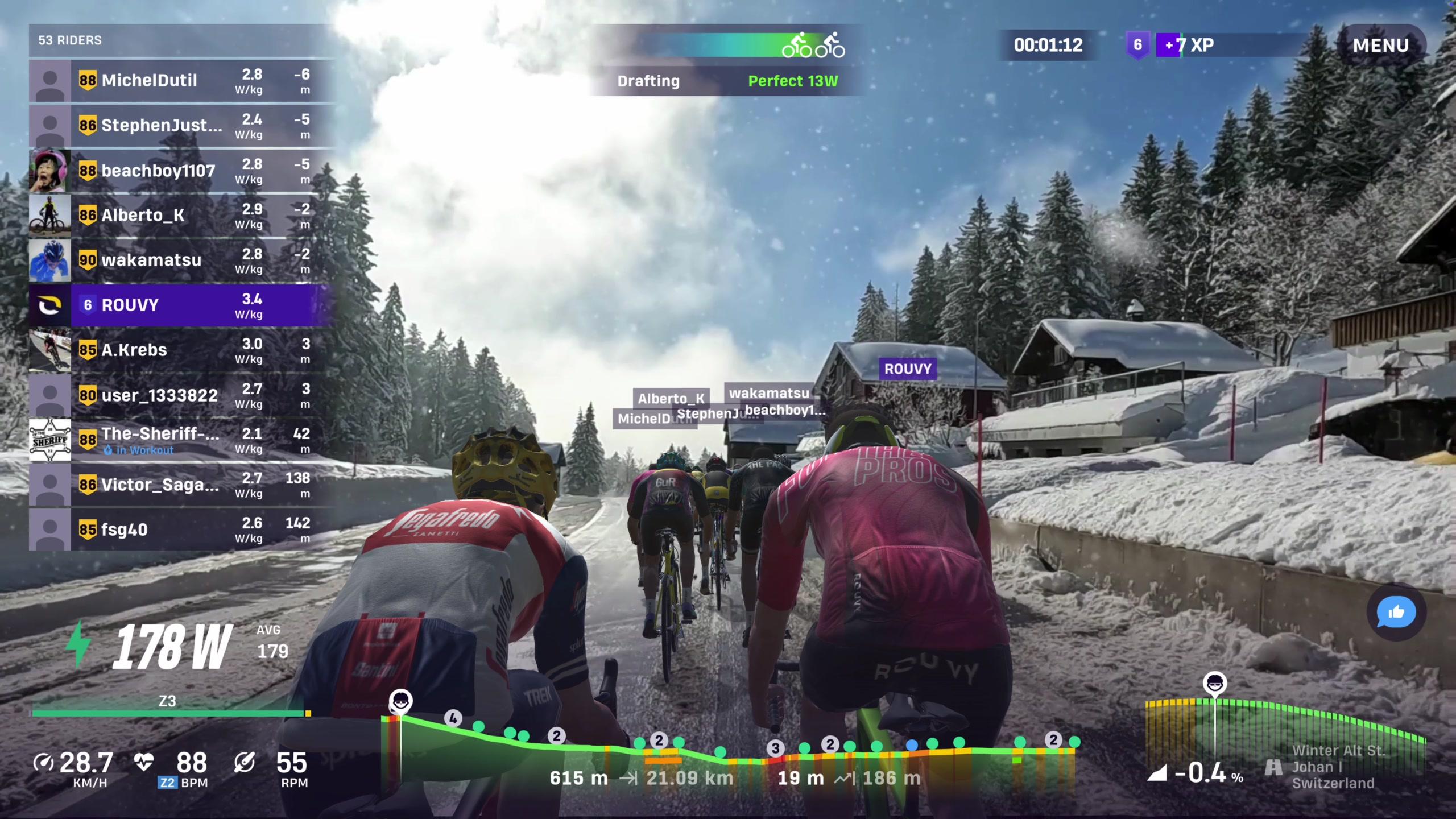Click the wakamatsu name tag above riders

tap(768, 393)
